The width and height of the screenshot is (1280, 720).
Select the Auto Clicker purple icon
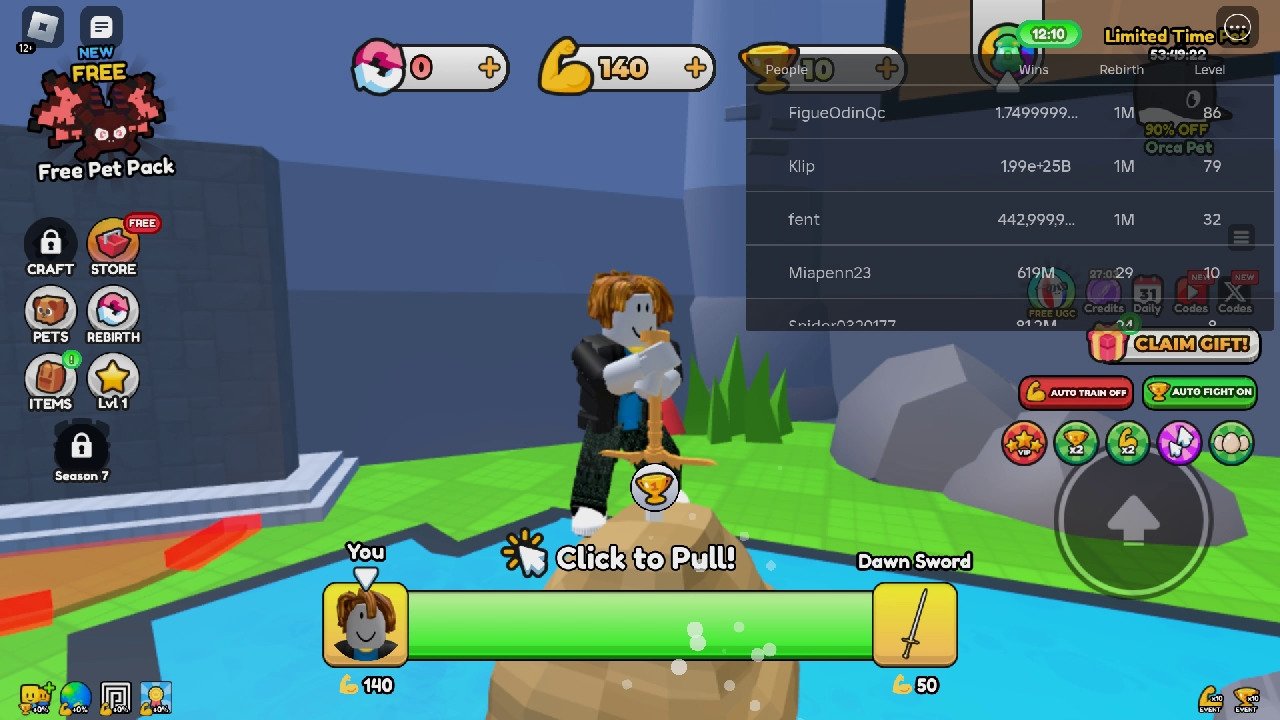click(1179, 443)
